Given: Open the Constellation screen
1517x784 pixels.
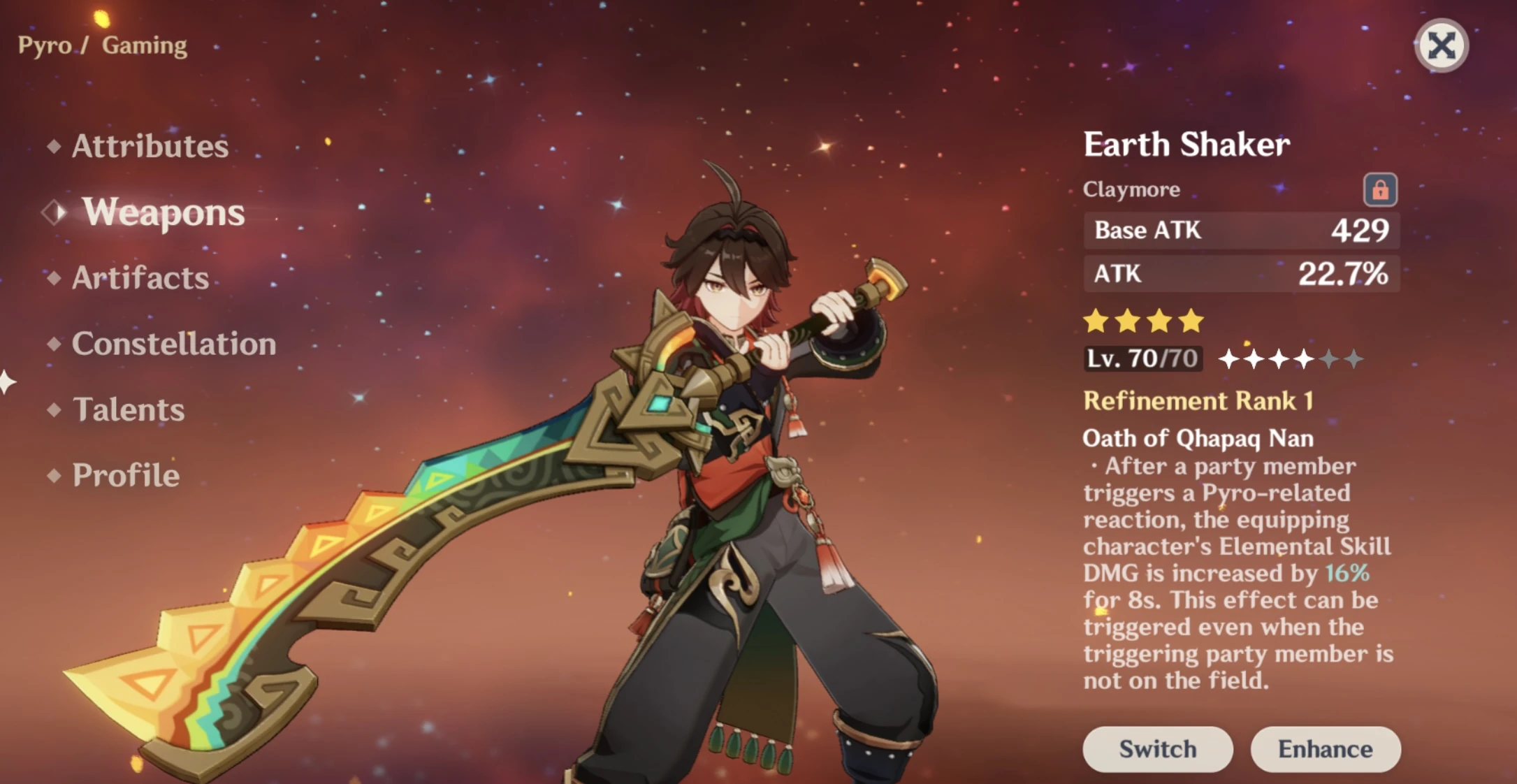Looking at the screenshot, I should (173, 344).
